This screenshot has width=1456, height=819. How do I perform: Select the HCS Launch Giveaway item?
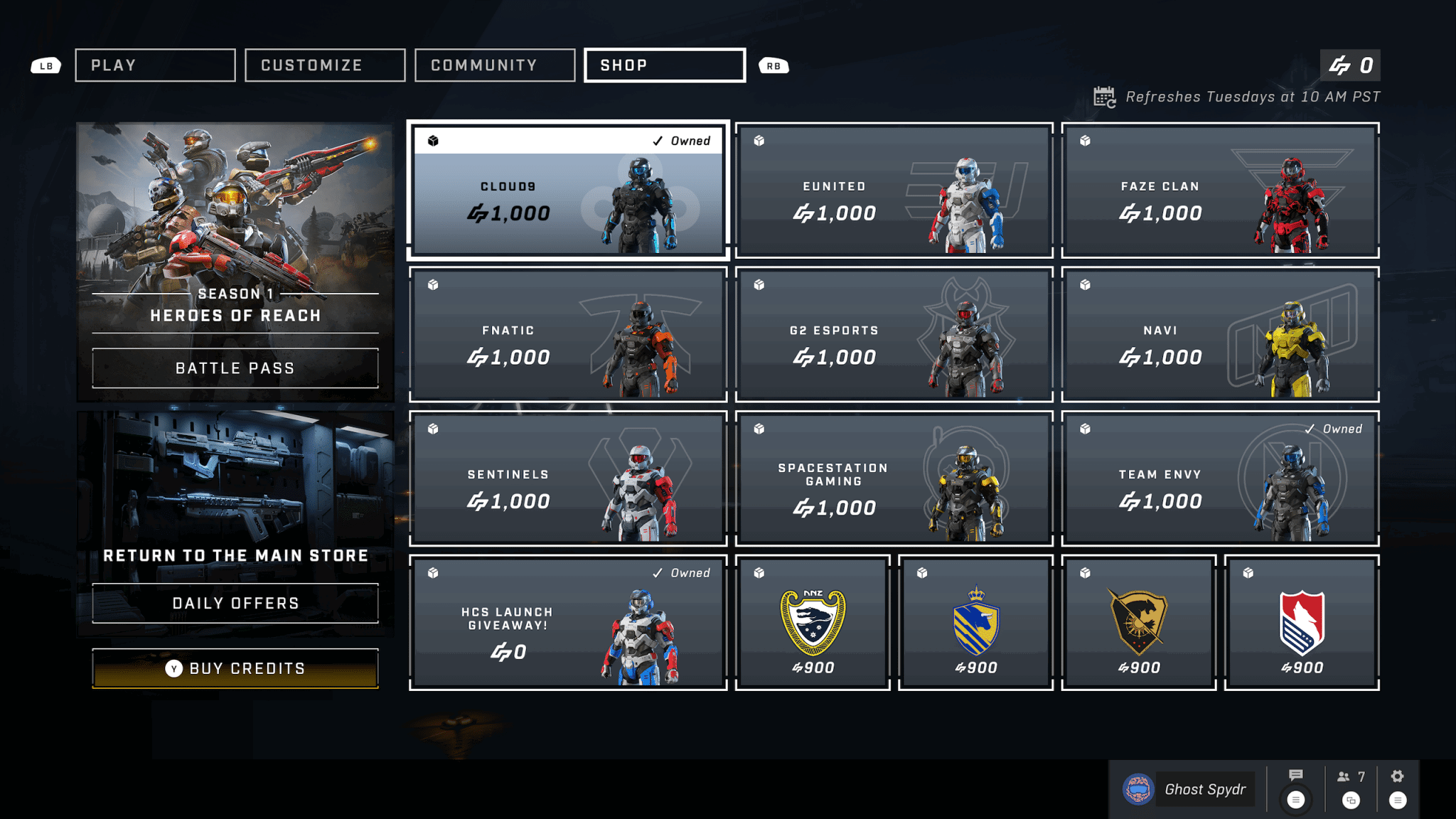point(568,623)
